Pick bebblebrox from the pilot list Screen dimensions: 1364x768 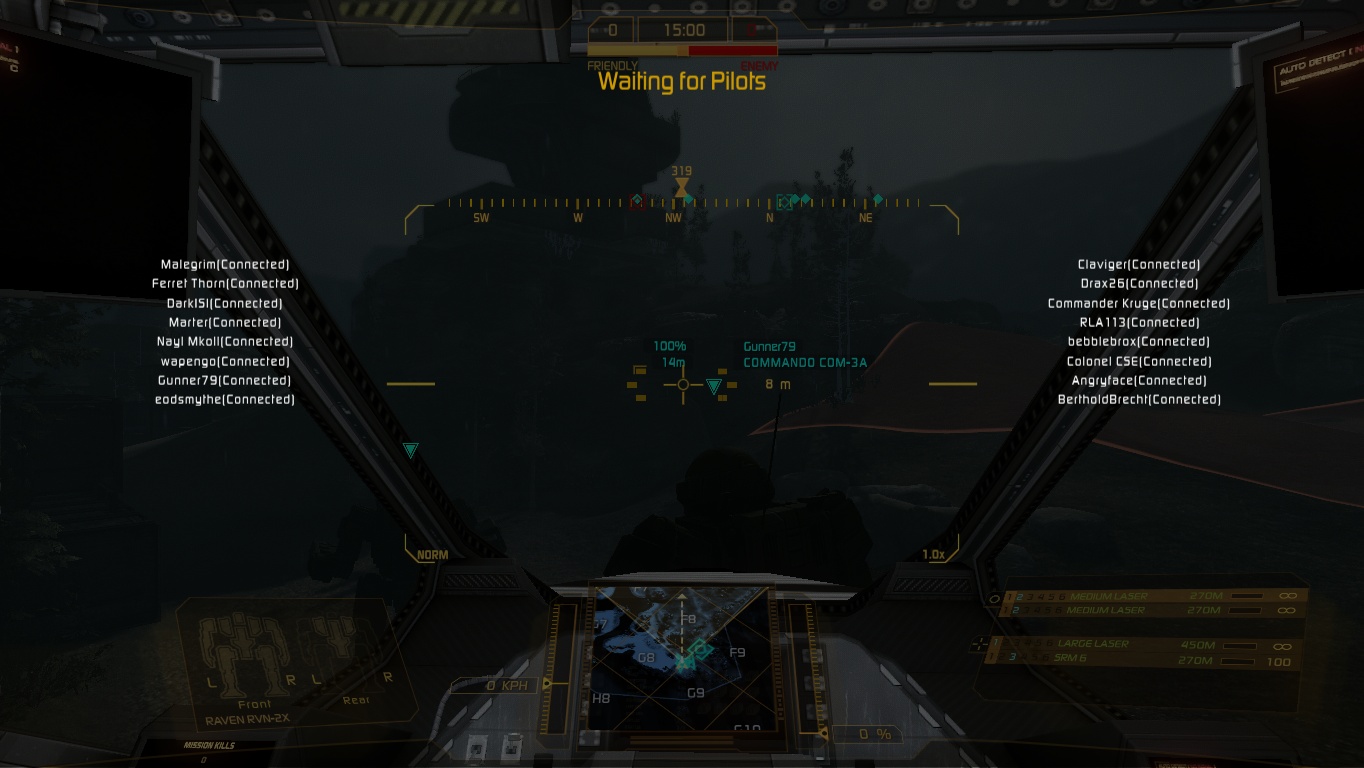[x=1139, y=342]
